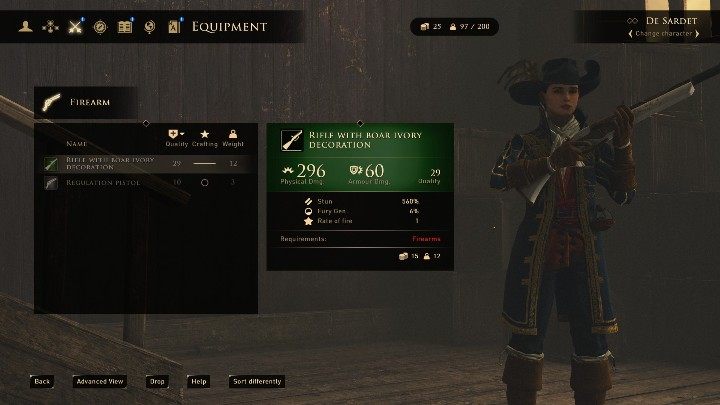Select the crossed swords equipment tab

click(75, 26)
